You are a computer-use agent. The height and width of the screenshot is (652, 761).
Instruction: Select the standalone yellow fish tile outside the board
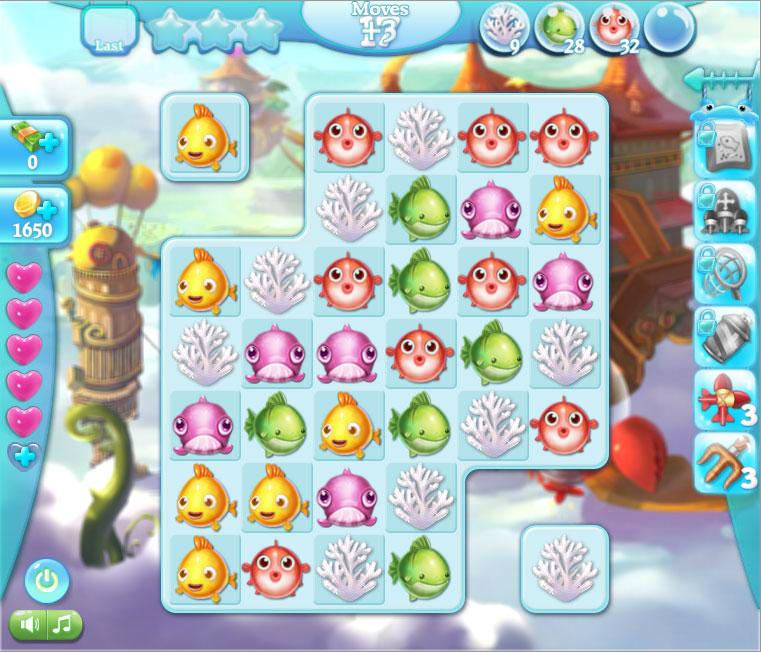tap(205, 137)
